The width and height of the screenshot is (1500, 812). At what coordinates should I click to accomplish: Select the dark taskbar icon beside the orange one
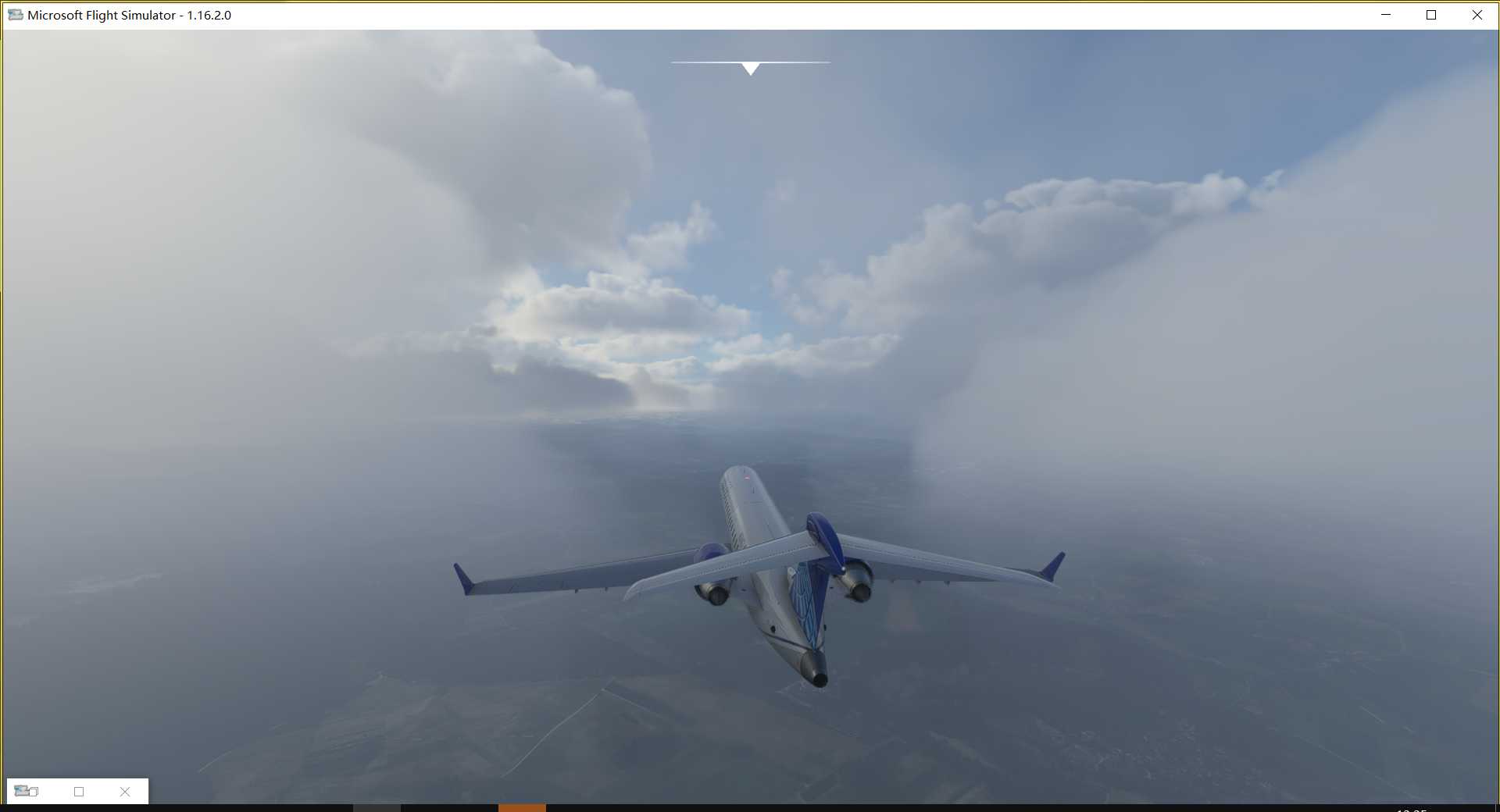point(379,809)
